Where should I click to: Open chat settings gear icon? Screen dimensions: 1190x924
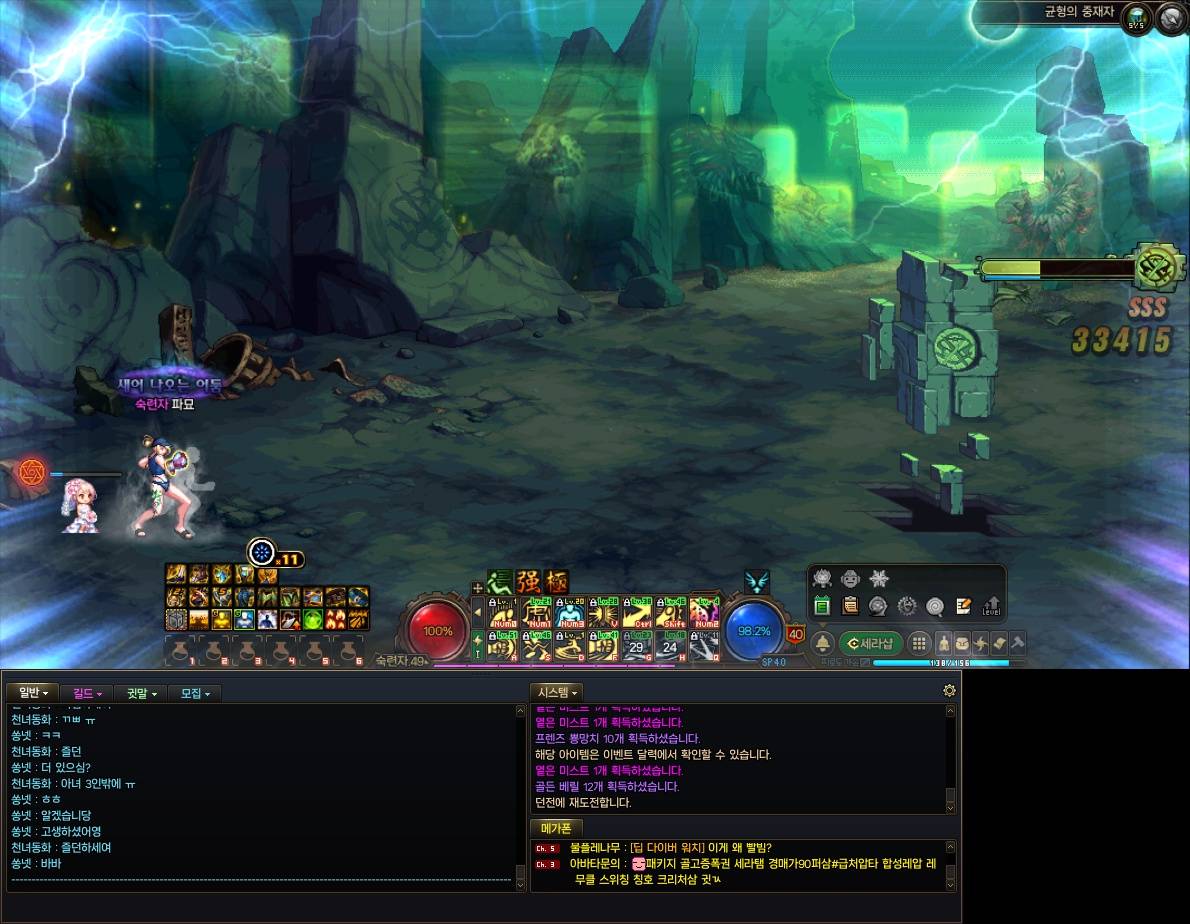point(949,690)
